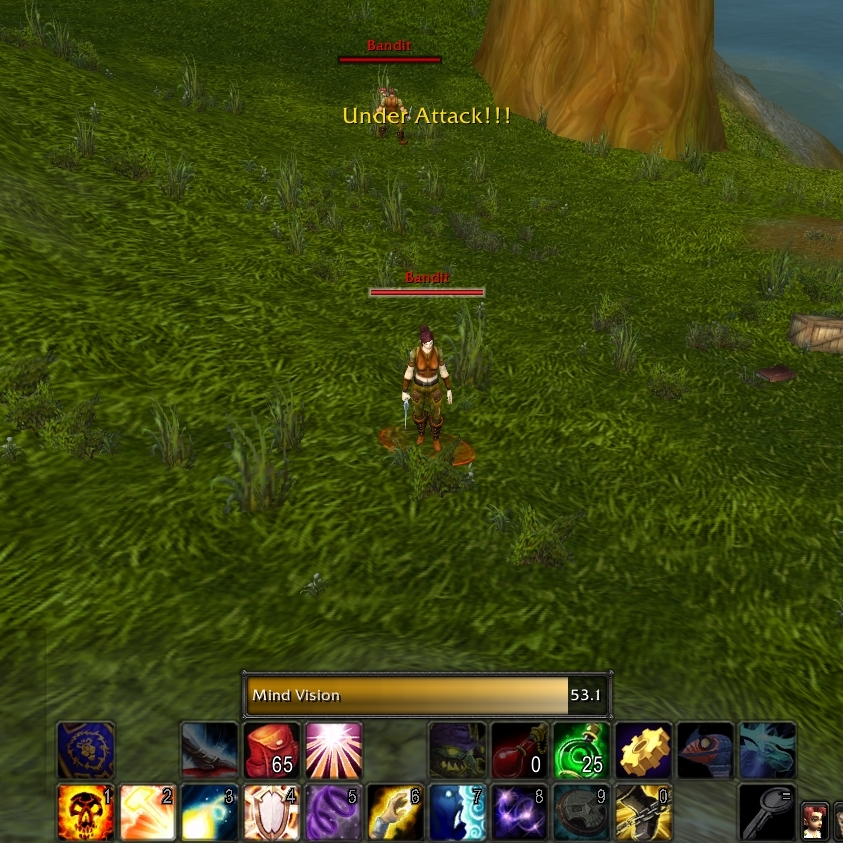Cast the winged shield spell in slot 4
This screenshot has height=843, width=843.
(272, 812)
